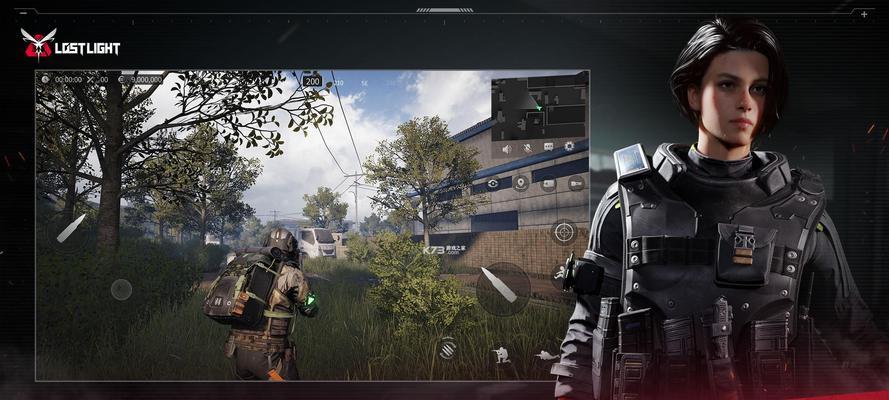Tap the large knife attack button
The width and height of the screenshot is (889, 400).
coord(502,287)
